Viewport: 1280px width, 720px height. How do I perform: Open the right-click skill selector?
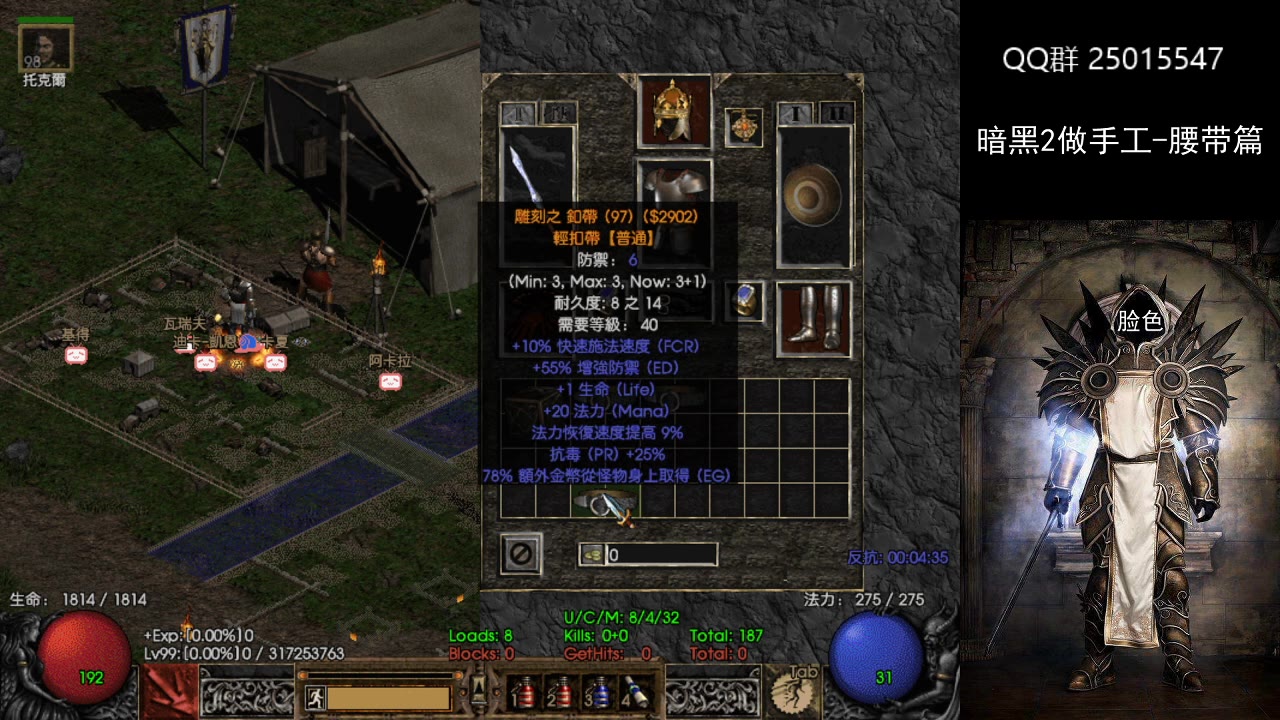pos(793,690)
